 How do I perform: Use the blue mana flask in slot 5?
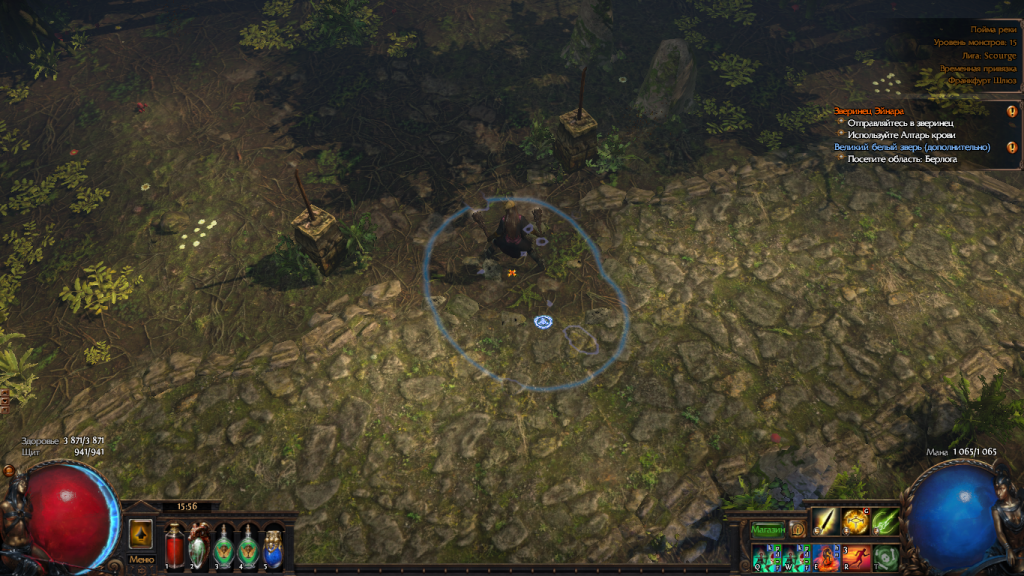[x=273, y=547]
